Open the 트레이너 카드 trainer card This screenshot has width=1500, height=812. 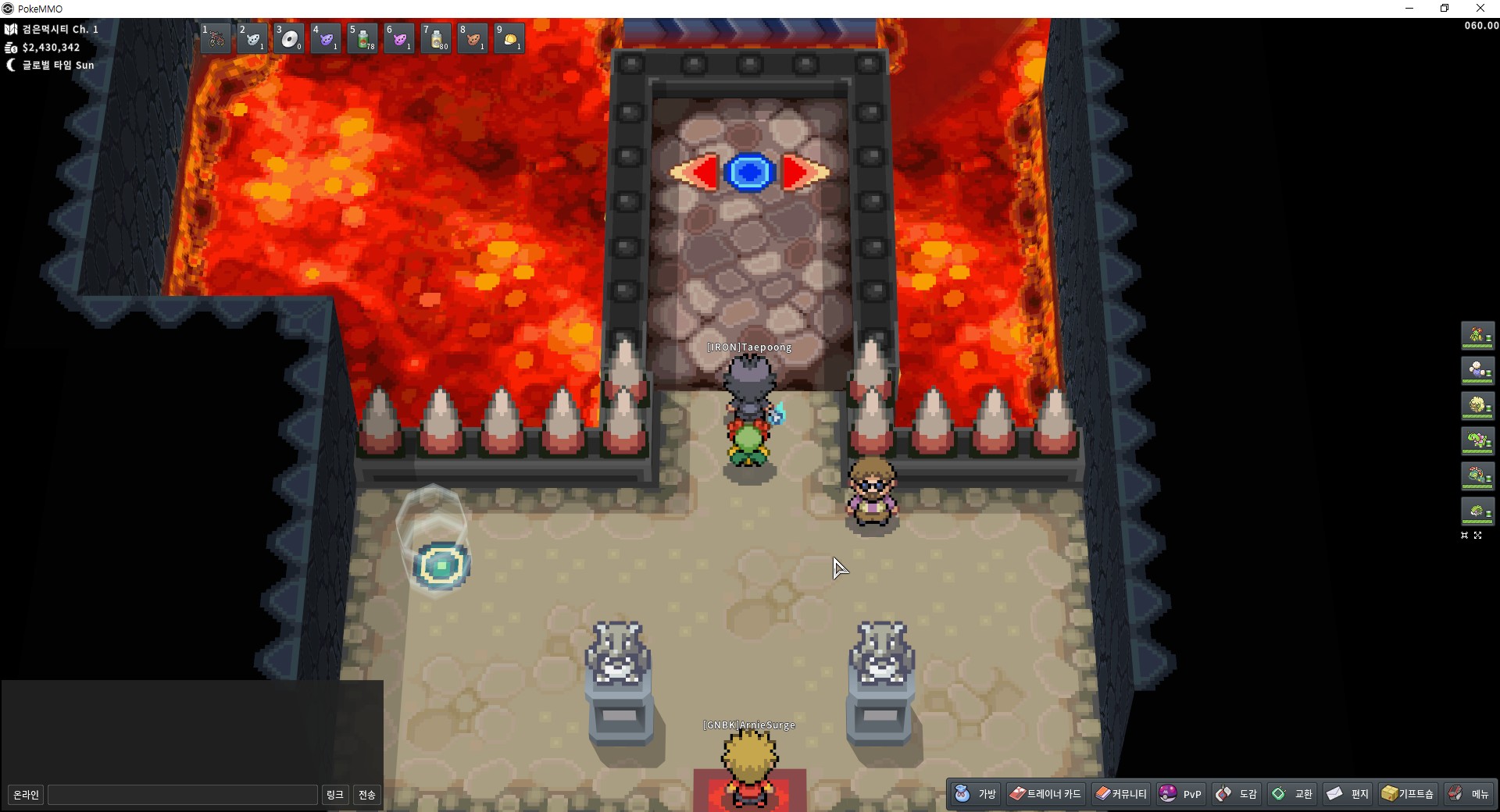pos(1045,794)
